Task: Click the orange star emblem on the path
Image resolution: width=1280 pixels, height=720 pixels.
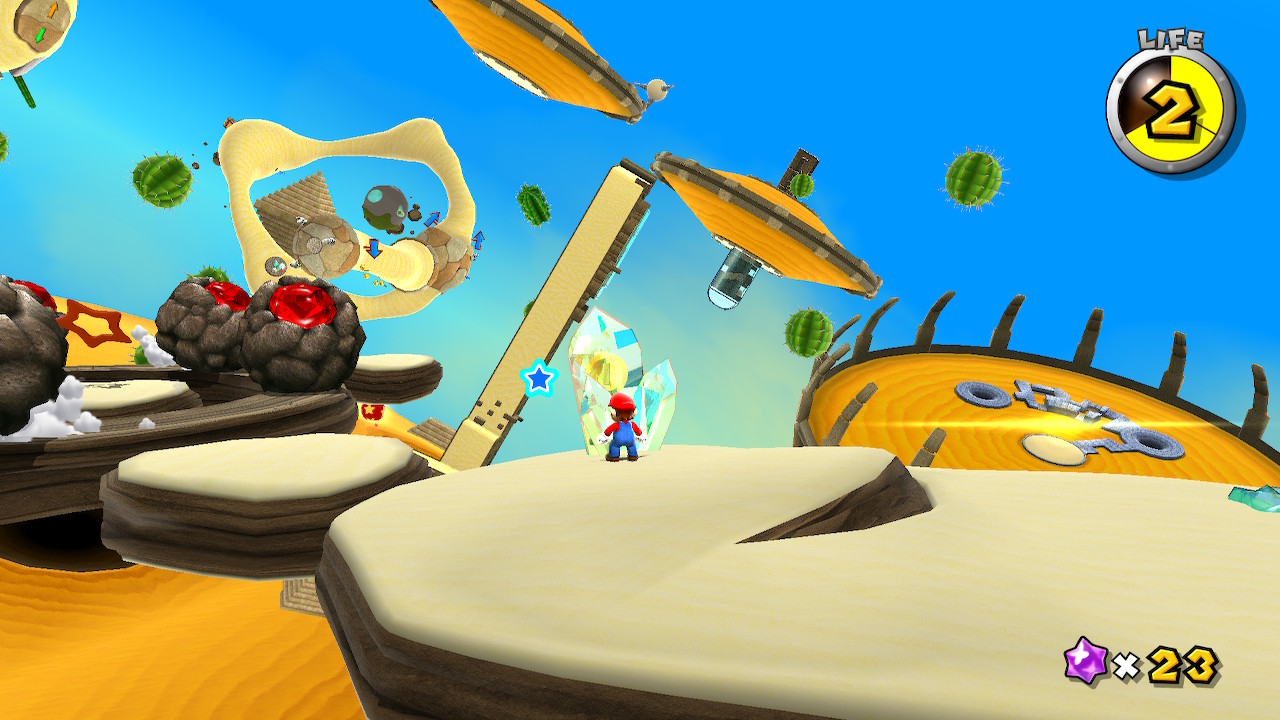Action: click(x=97, y=321)
